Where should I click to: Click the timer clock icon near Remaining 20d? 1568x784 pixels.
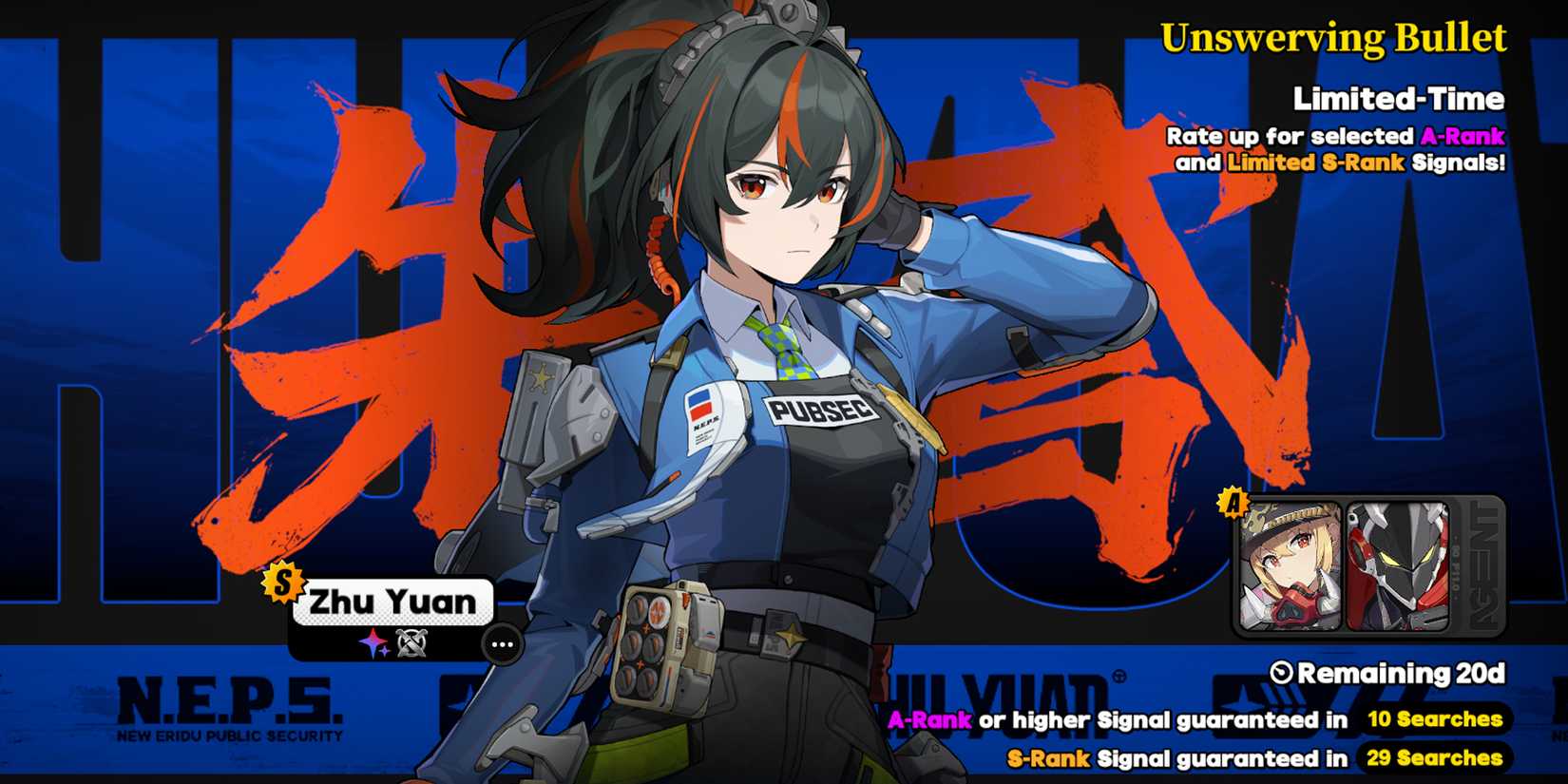[1283, 673]
